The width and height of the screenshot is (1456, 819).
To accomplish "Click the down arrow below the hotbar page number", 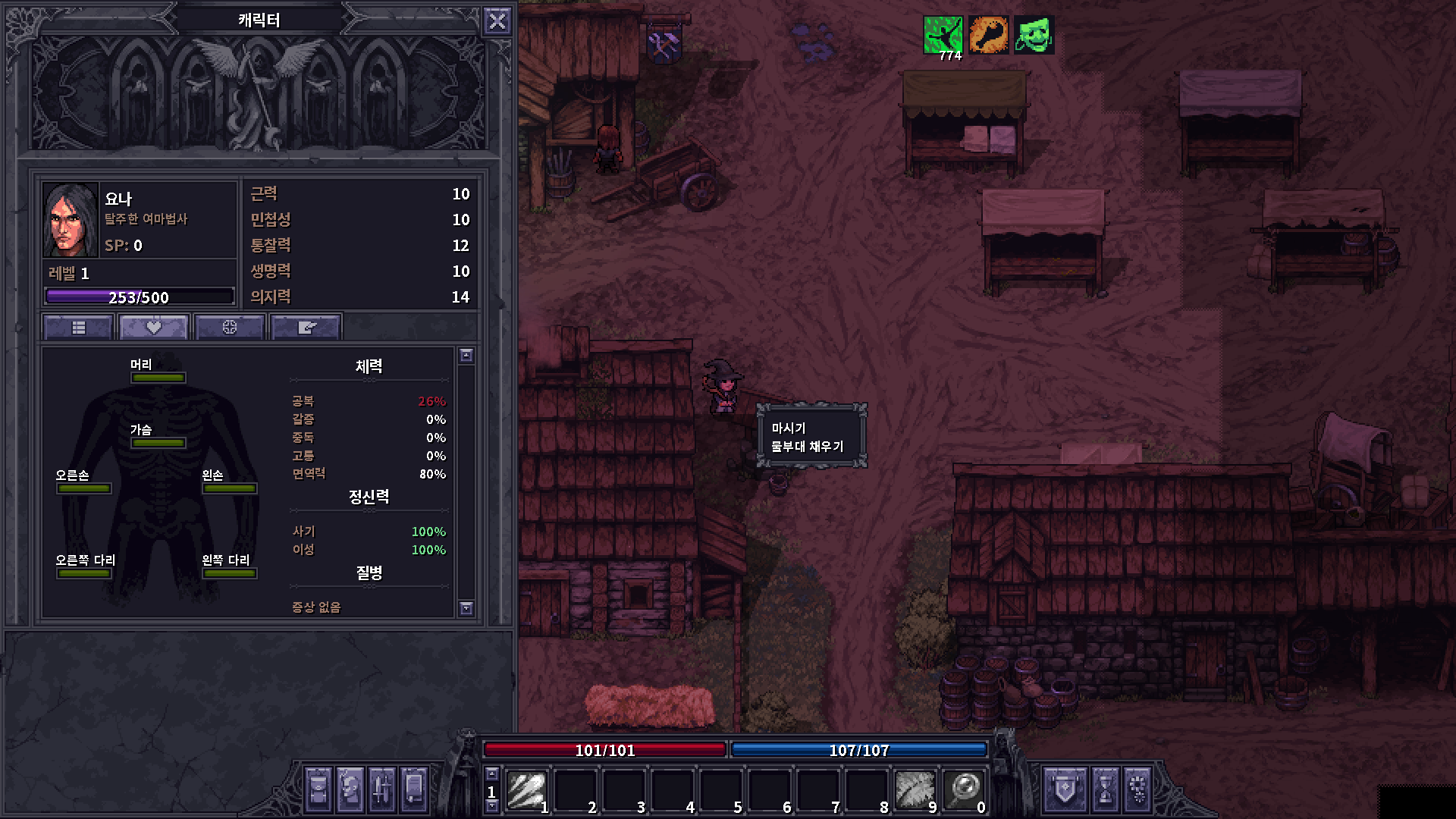I will pyautogui.click(x=493, y=807).
